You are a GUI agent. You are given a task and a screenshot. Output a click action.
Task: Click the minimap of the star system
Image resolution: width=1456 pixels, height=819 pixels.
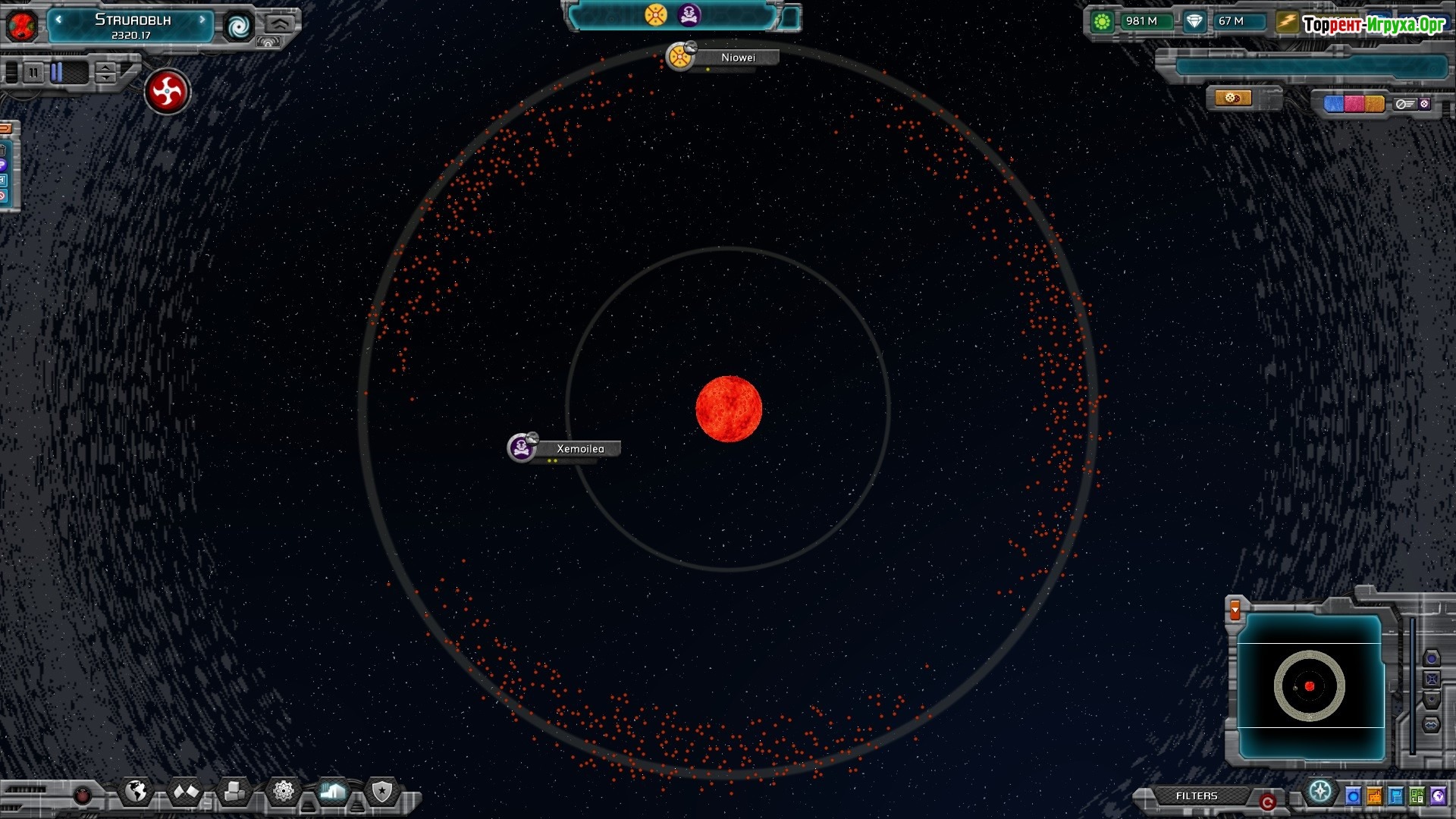[1310, 686]
